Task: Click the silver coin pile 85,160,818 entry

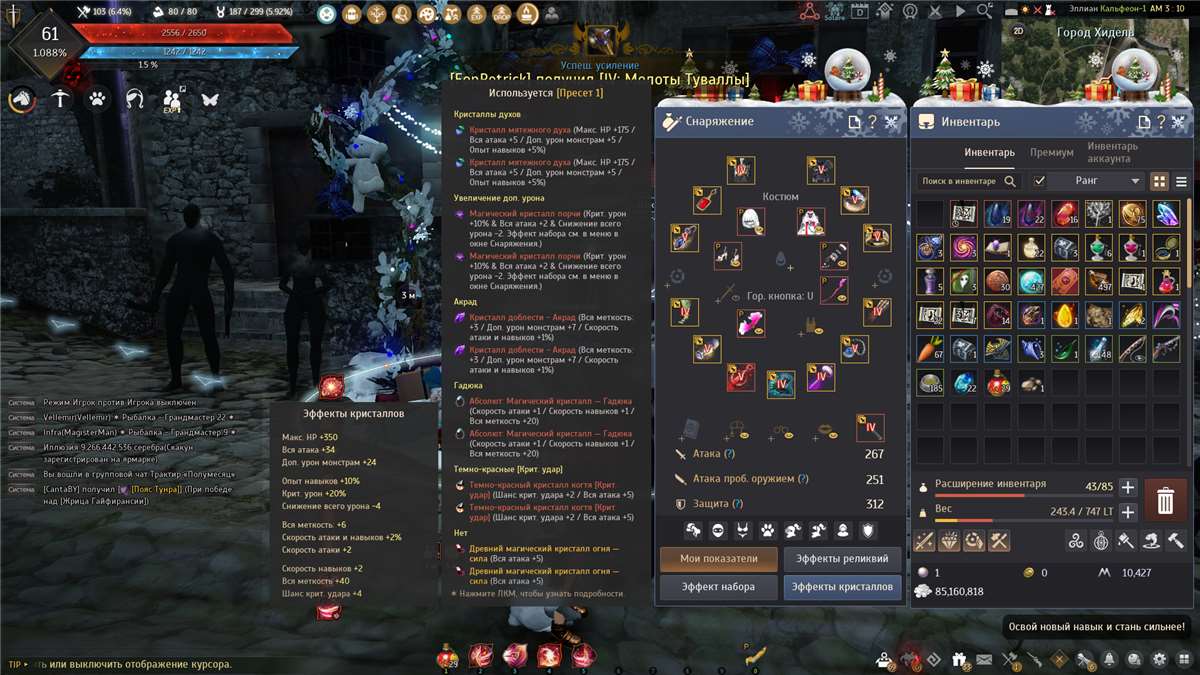Action: pyautogui.click(x=960, y=591)
